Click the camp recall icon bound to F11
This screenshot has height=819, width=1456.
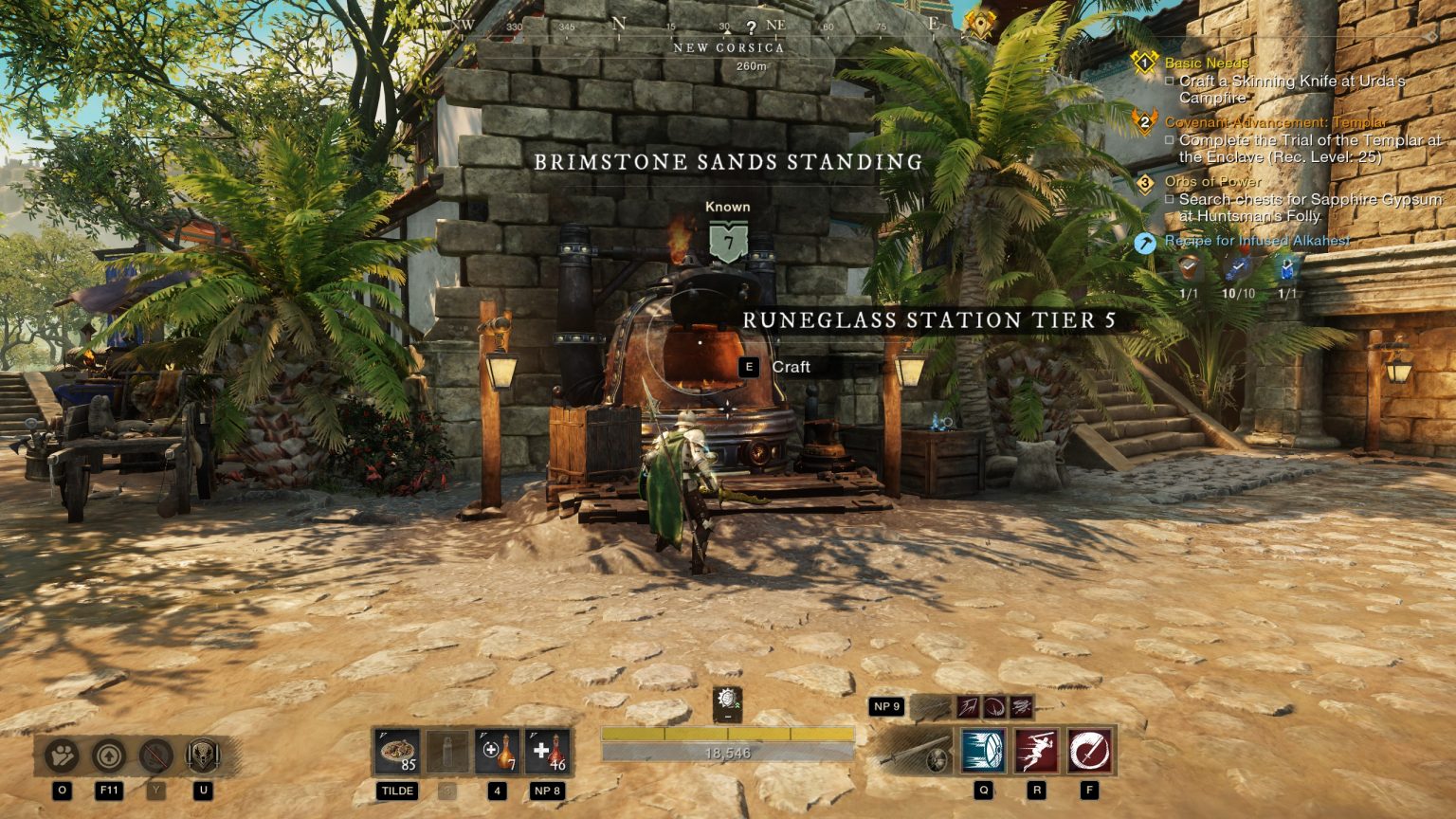click(x=107, y=755)
